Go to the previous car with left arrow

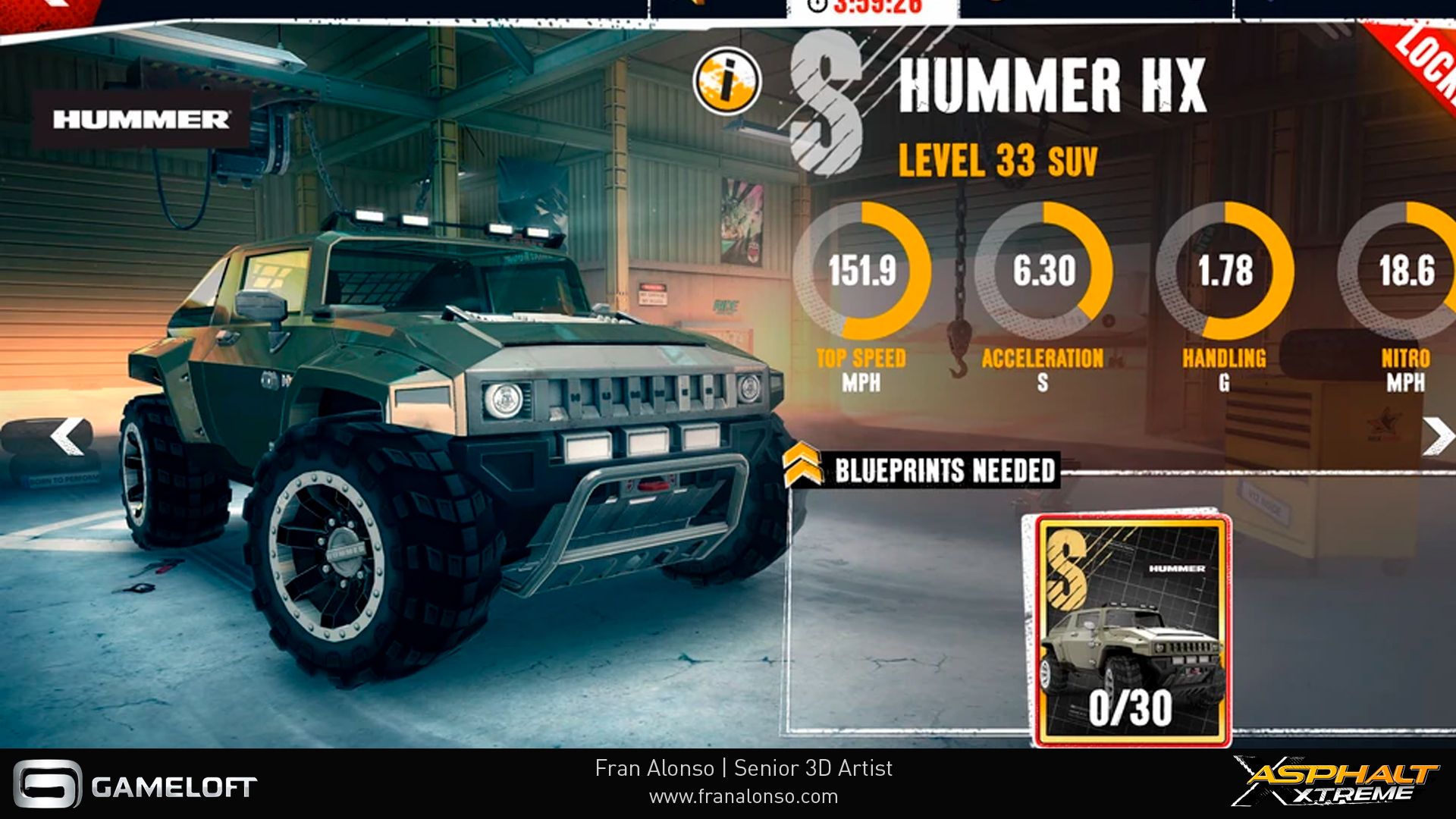point(67,437)
